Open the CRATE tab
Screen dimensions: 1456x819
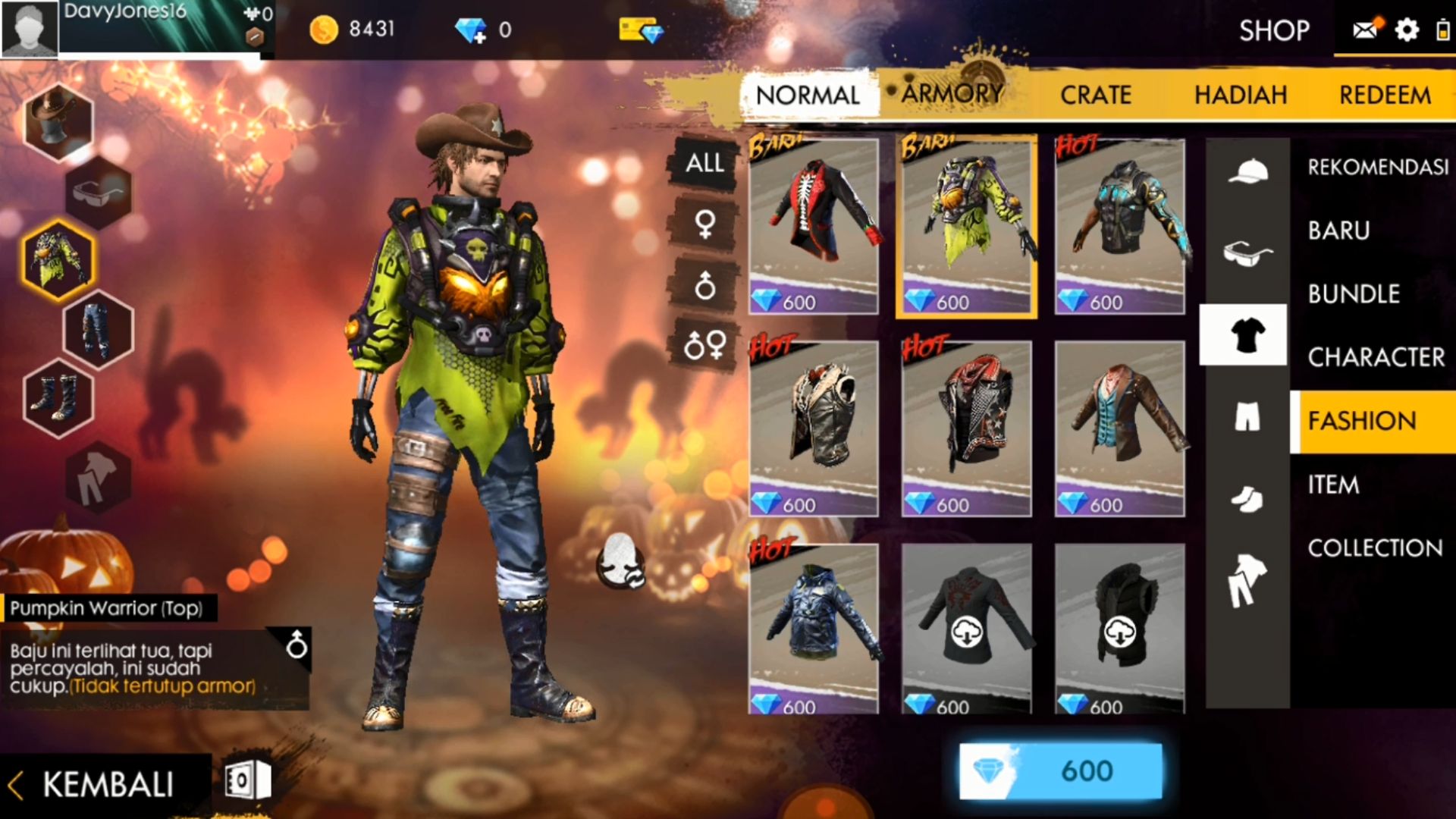[1096, 95]
